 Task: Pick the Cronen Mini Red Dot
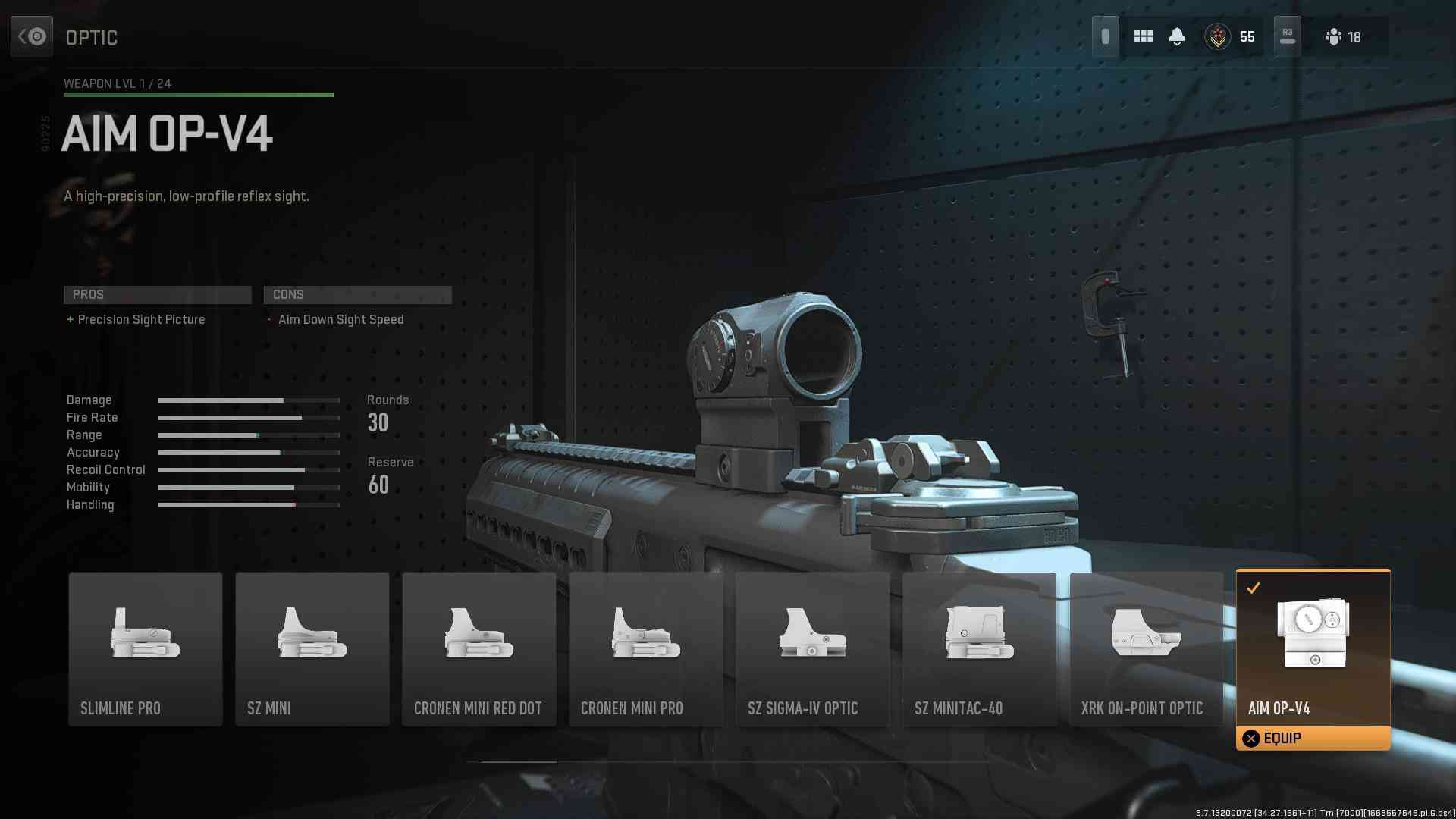(x=479, y=649)
